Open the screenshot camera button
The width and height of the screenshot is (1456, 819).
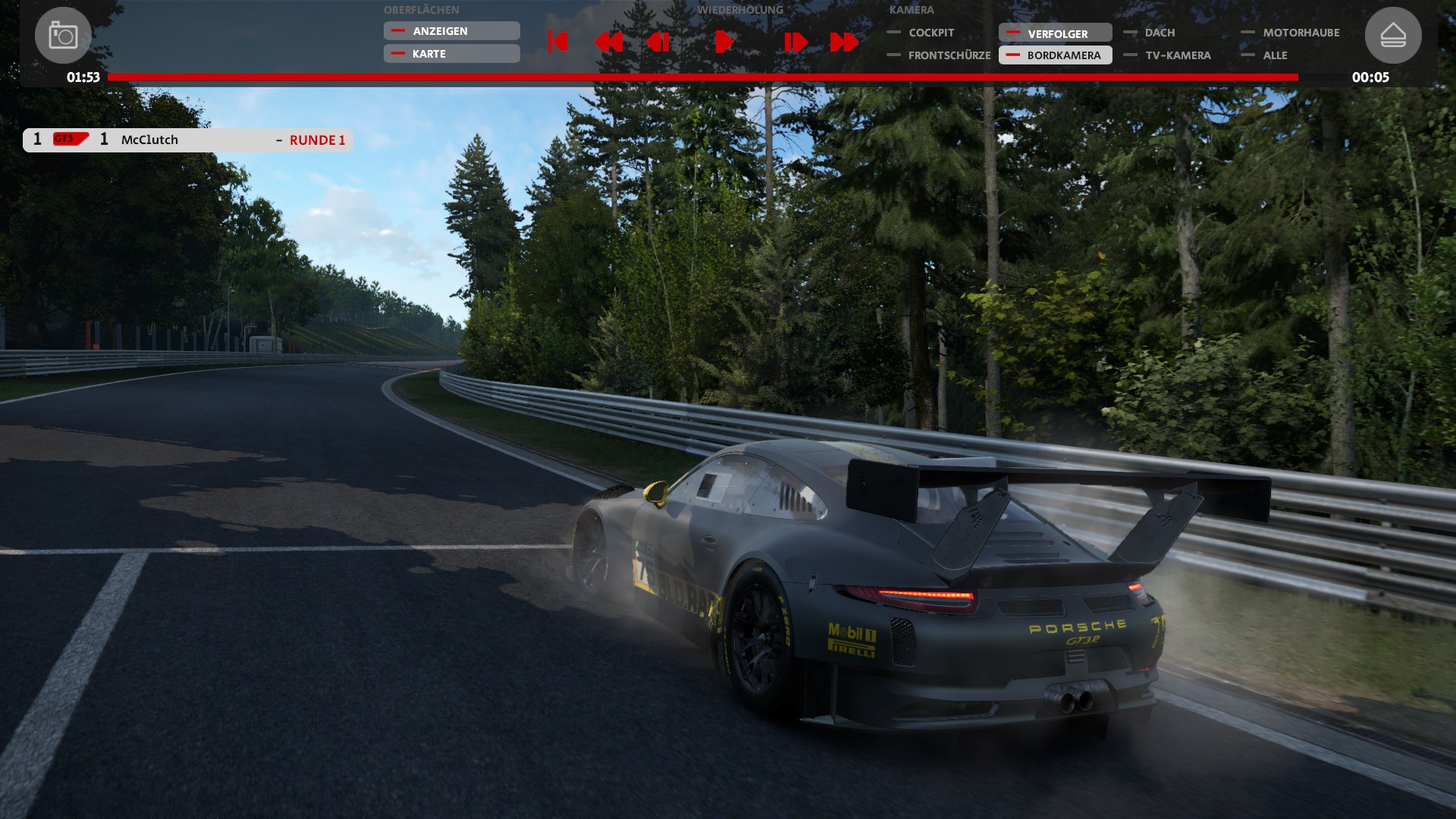tap(63, 36)
